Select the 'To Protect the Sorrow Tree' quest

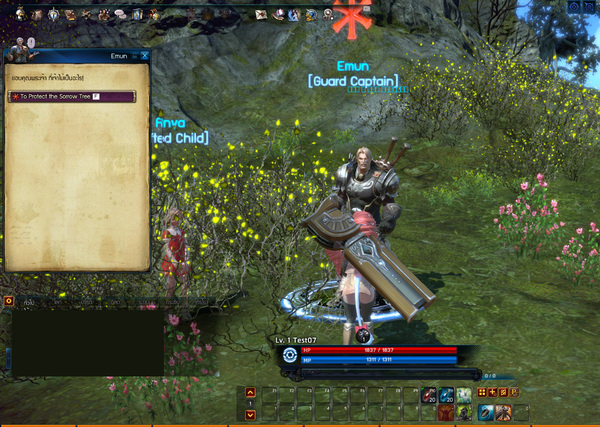pos(68,96)
